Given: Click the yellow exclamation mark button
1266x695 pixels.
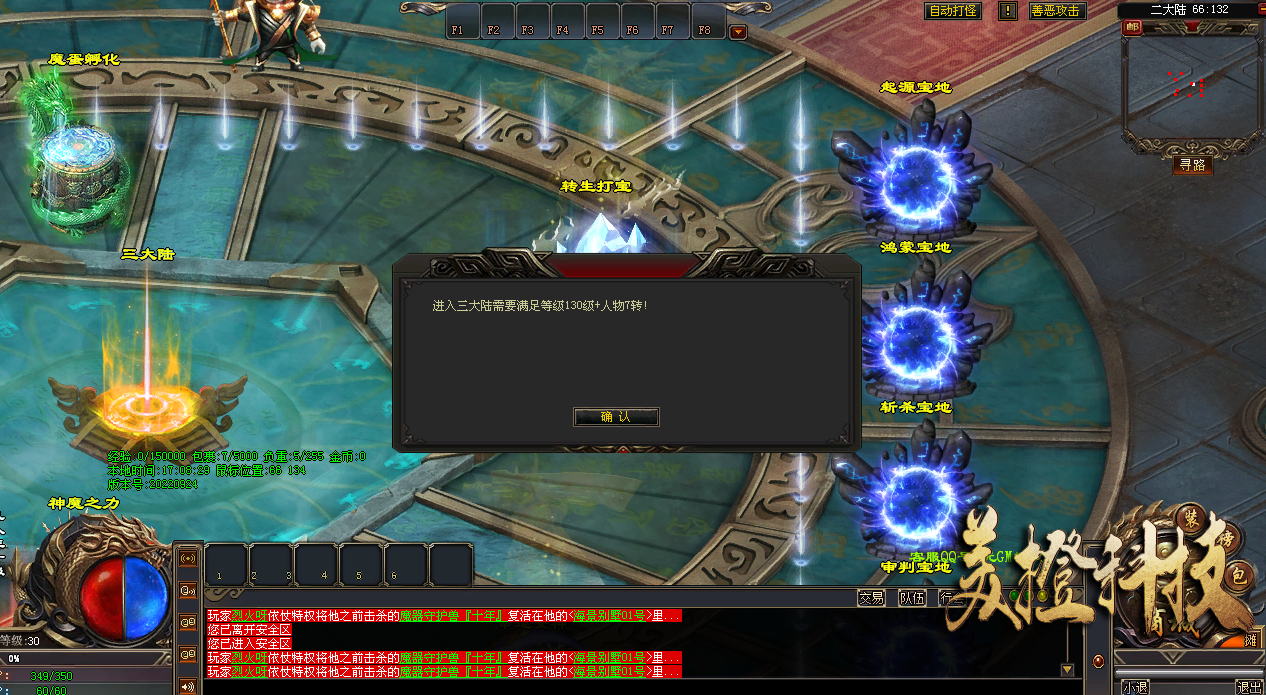Looking at the screenshot, I should (1007, 11).
